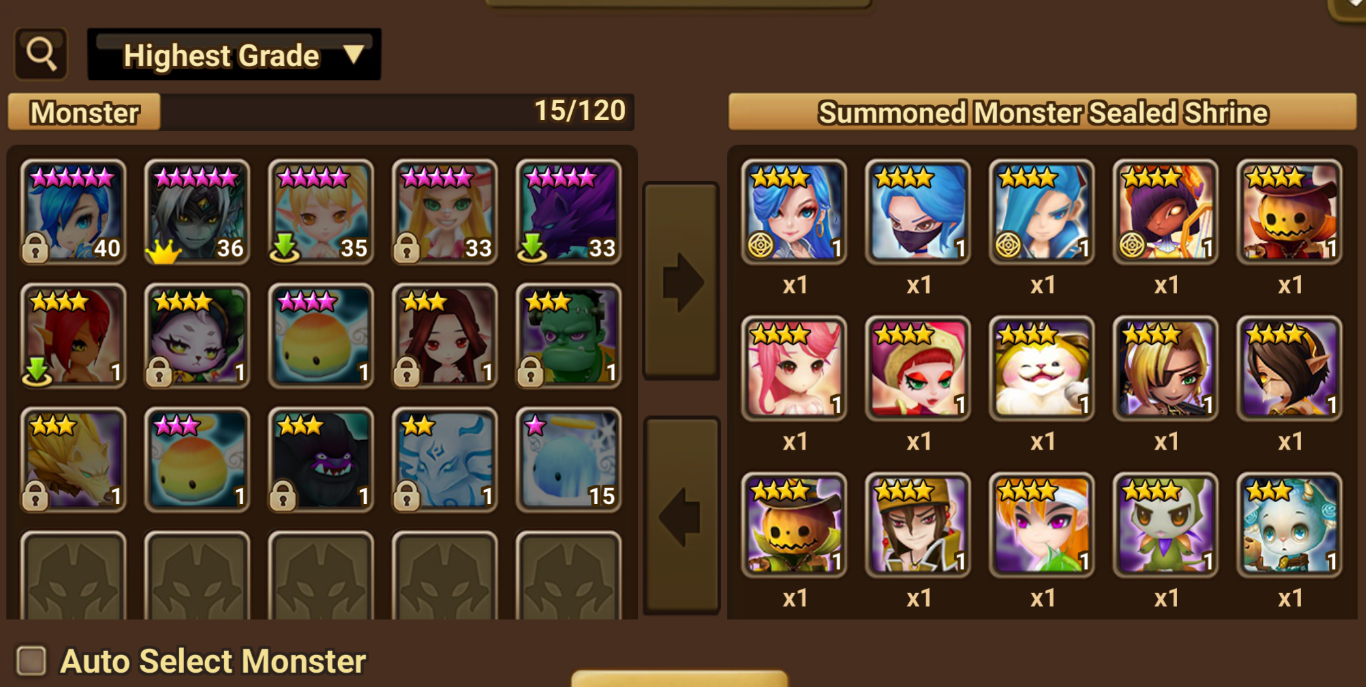Viewport: 1366px width, 687px height.
Task: Toggle the Auto Select Monster checkbox
Action: 32,661
